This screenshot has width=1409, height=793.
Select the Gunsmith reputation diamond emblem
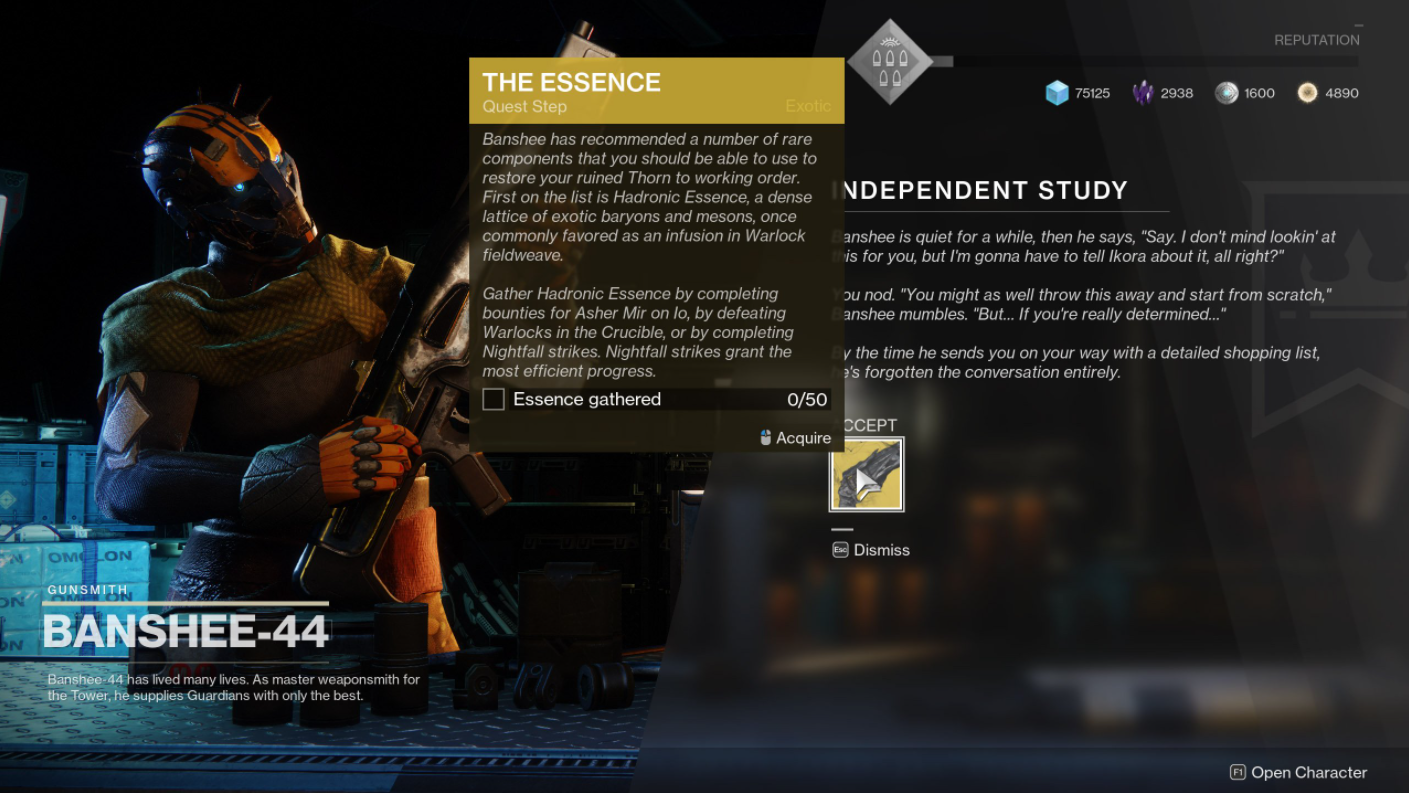coord(889,61)
